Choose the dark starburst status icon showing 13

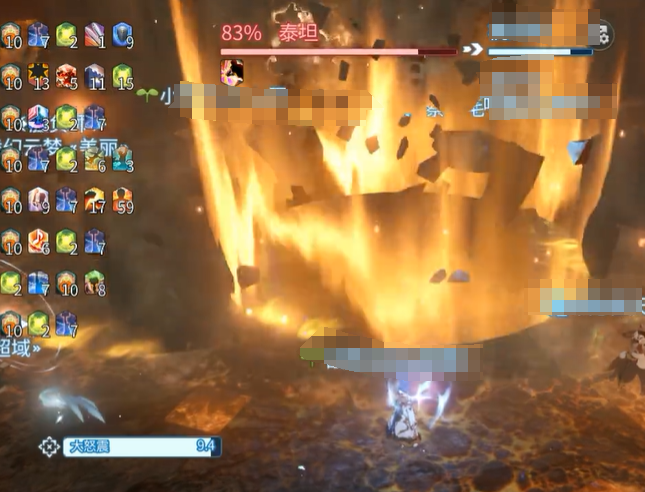(x=38, y=75)
